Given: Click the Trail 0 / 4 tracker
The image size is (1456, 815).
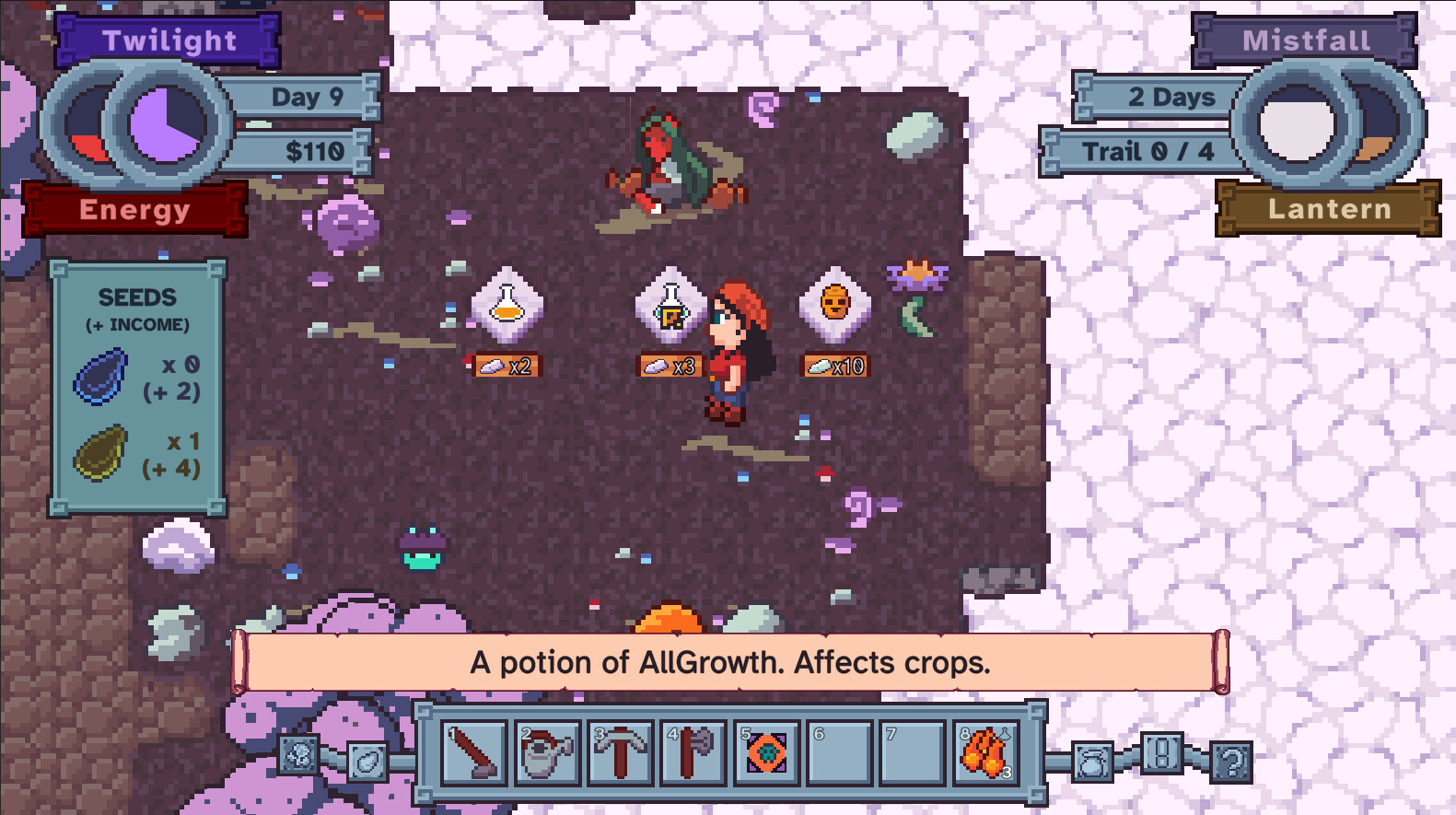Looking at the screenshot, I should (x=1149, y=150).
